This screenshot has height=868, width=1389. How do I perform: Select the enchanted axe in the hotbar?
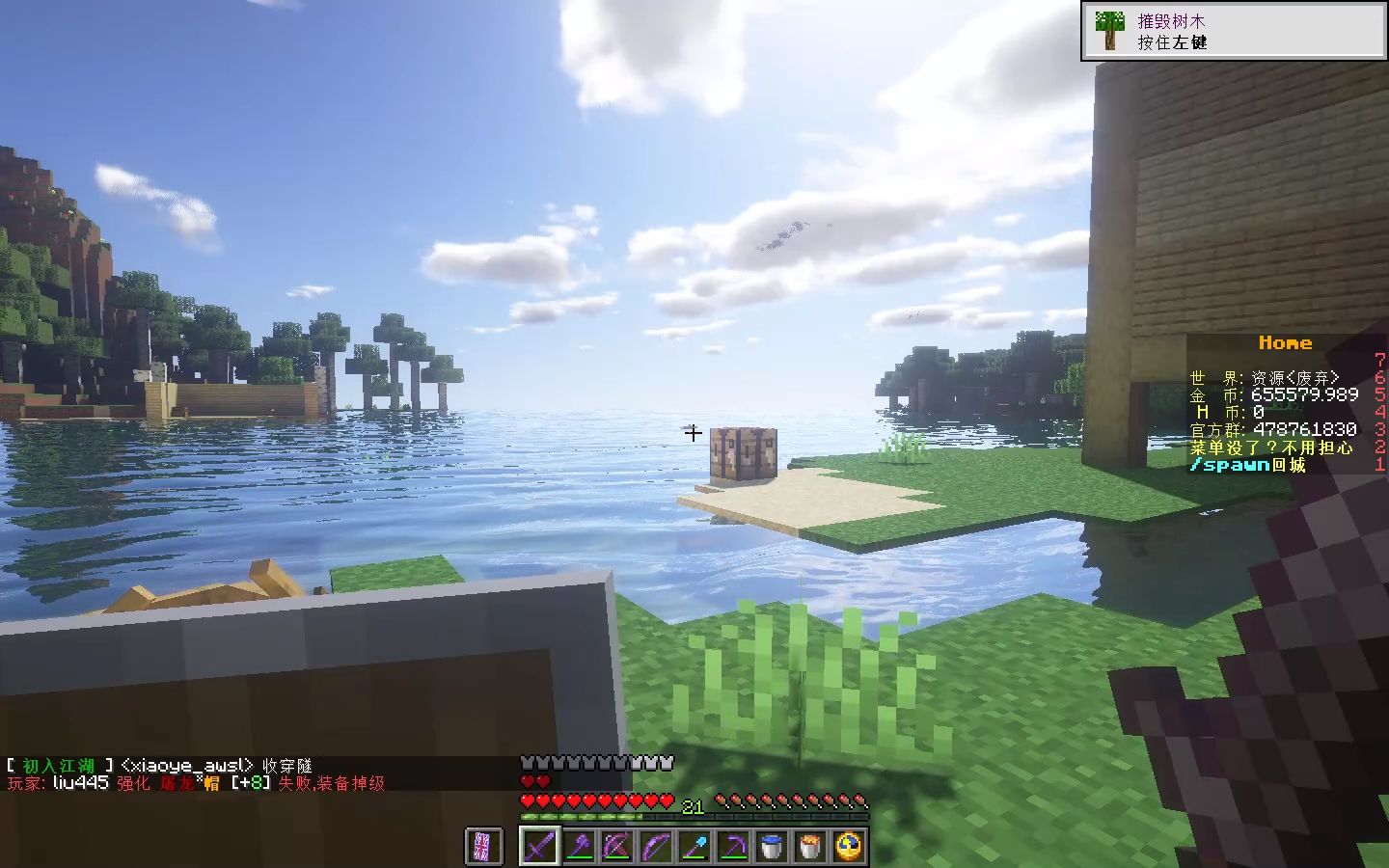pyautogui.click(x=579, y=846)
